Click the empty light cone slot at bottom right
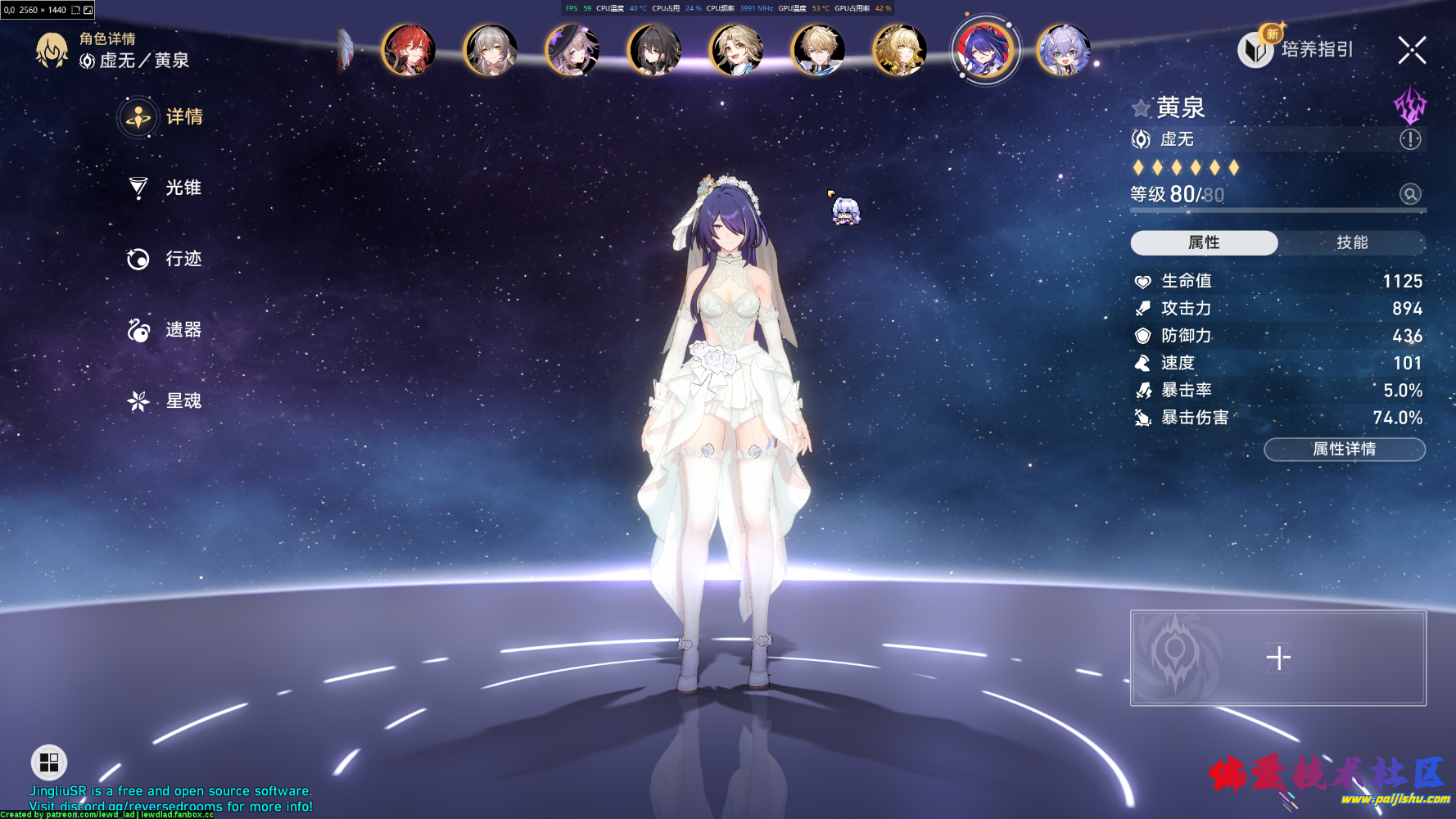The width and height of the screenshot is (1456, 819). 1277,657
